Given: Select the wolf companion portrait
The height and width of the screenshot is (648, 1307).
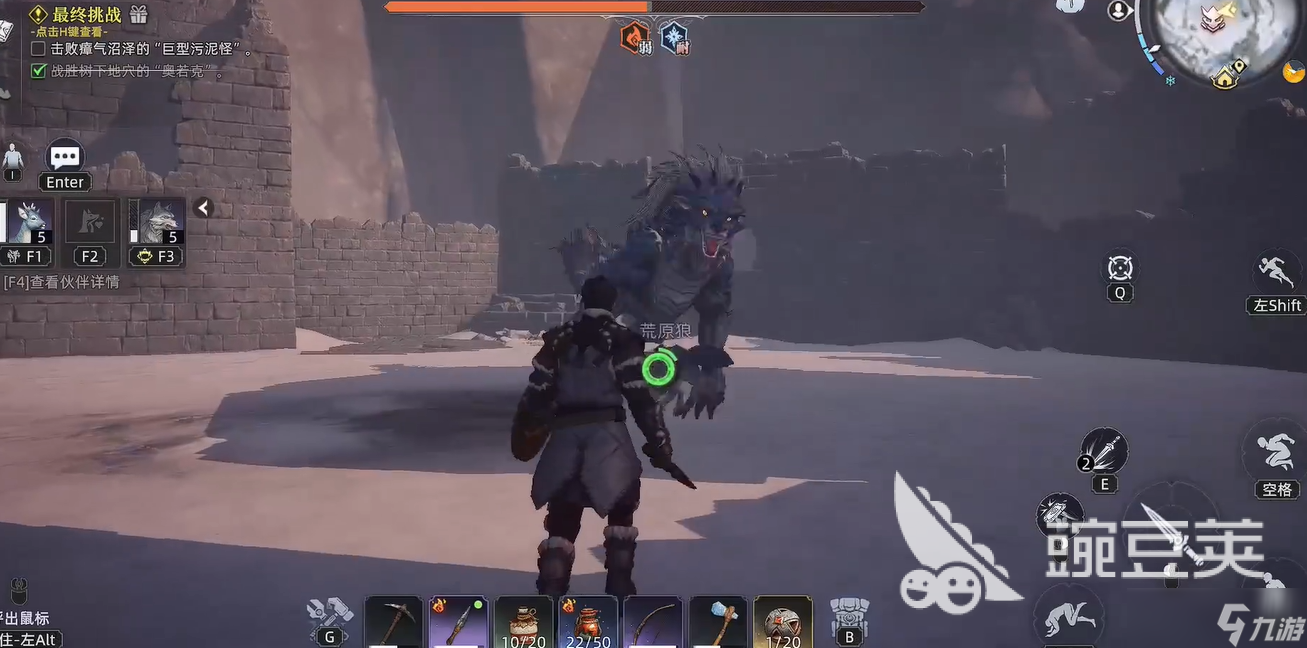Looking at the screenshot, I should pyautogui.click(x=157, y=222).
